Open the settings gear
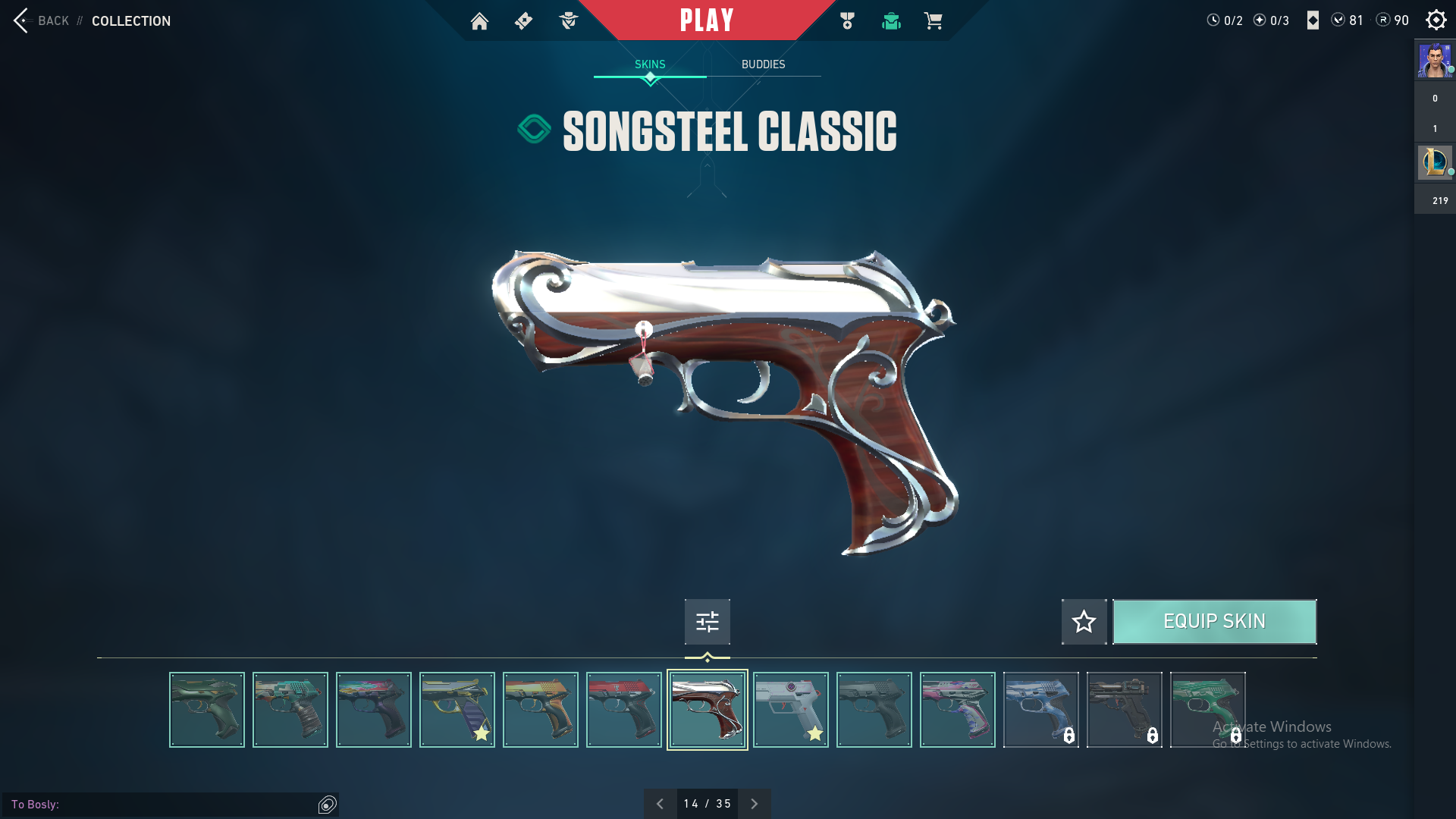Image resolution: width=1456 pixels, height=819 pixels. (x=1436, y=20)
